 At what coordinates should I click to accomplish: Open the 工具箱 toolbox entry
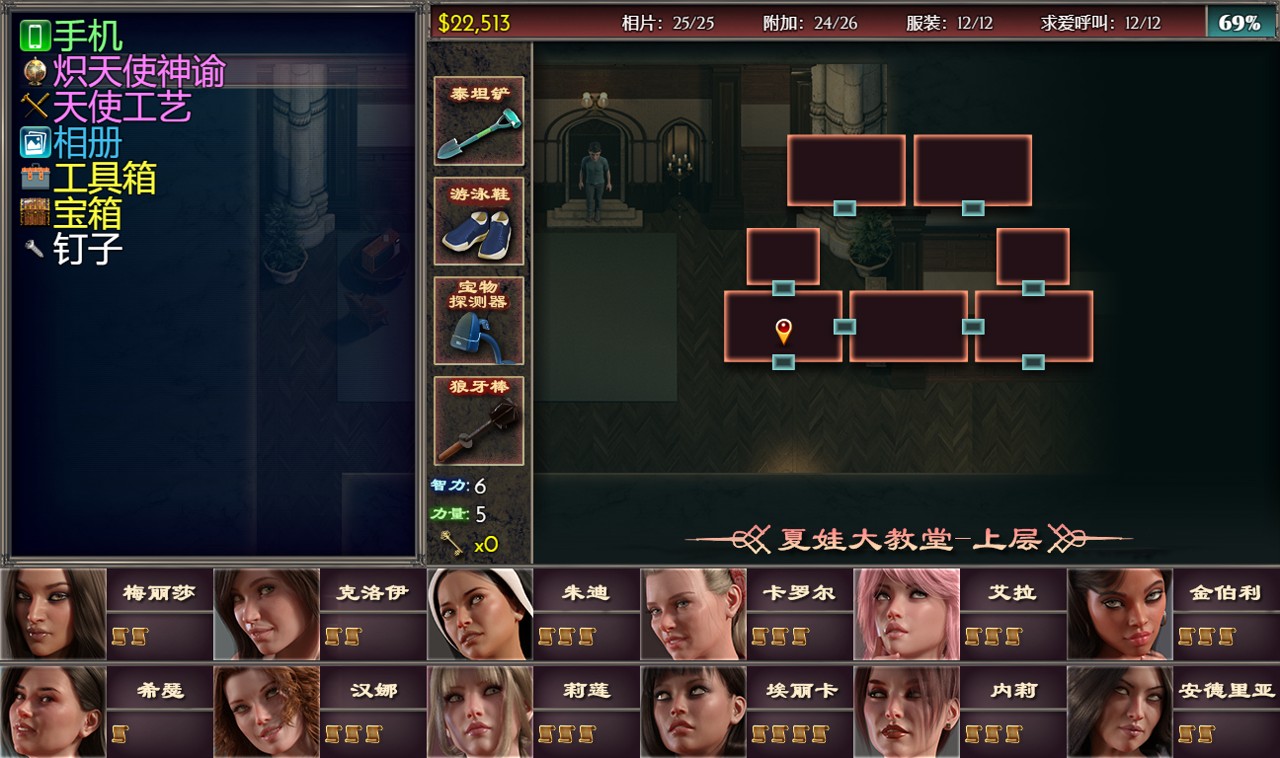click(104, 178)
